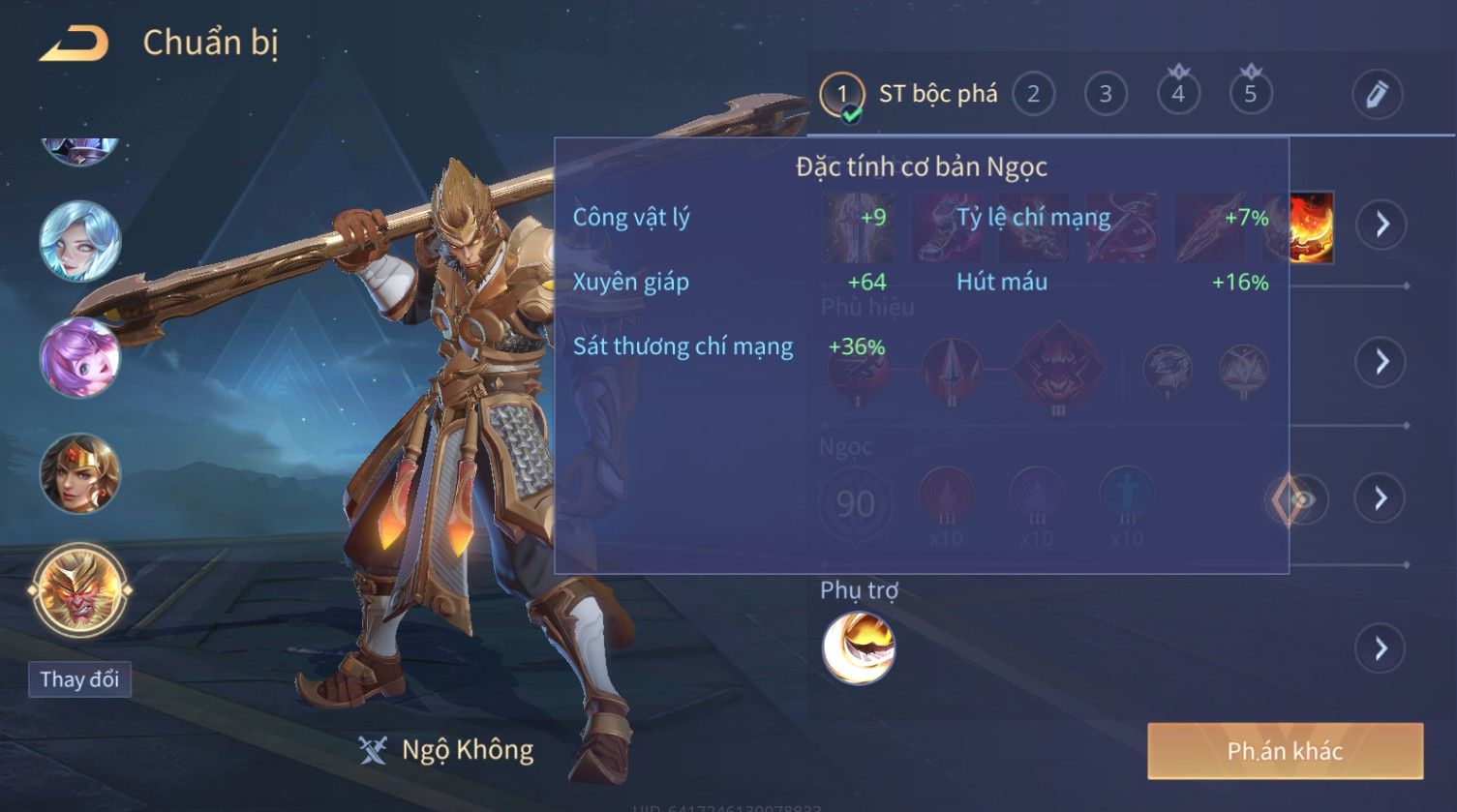Open the Ngọc settings arrow
Screen dimensions: 1457x812
pos(1381,498)
